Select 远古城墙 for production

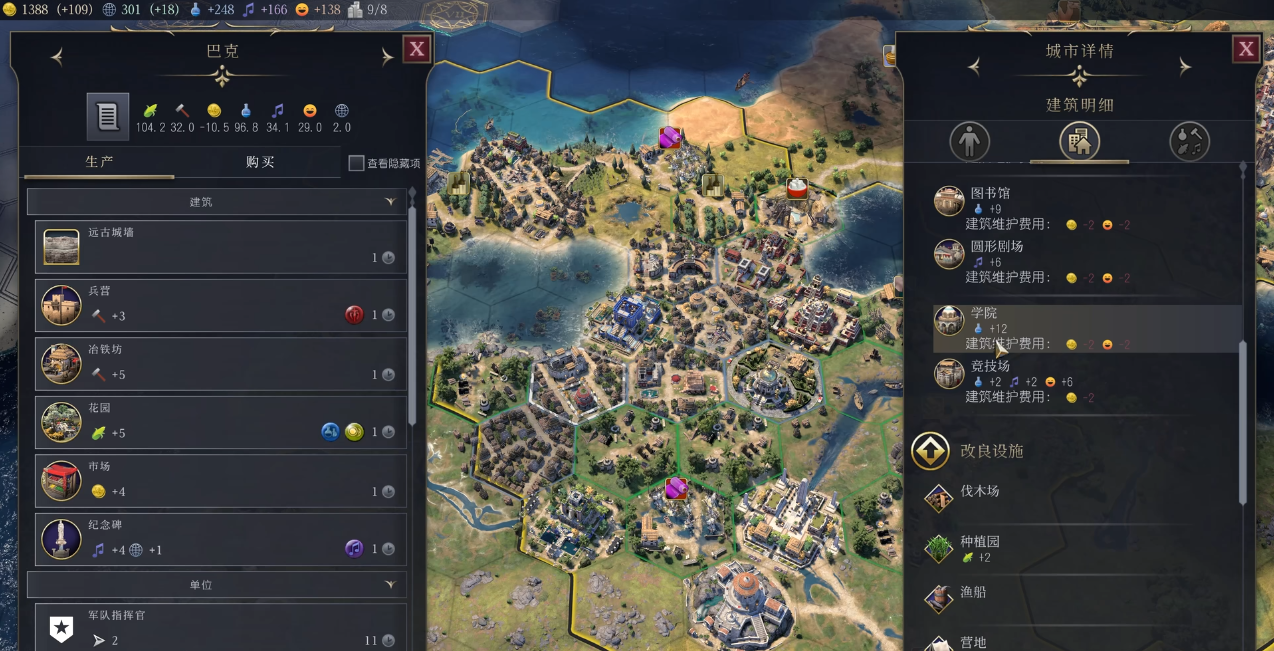click(x=220, y=246)
